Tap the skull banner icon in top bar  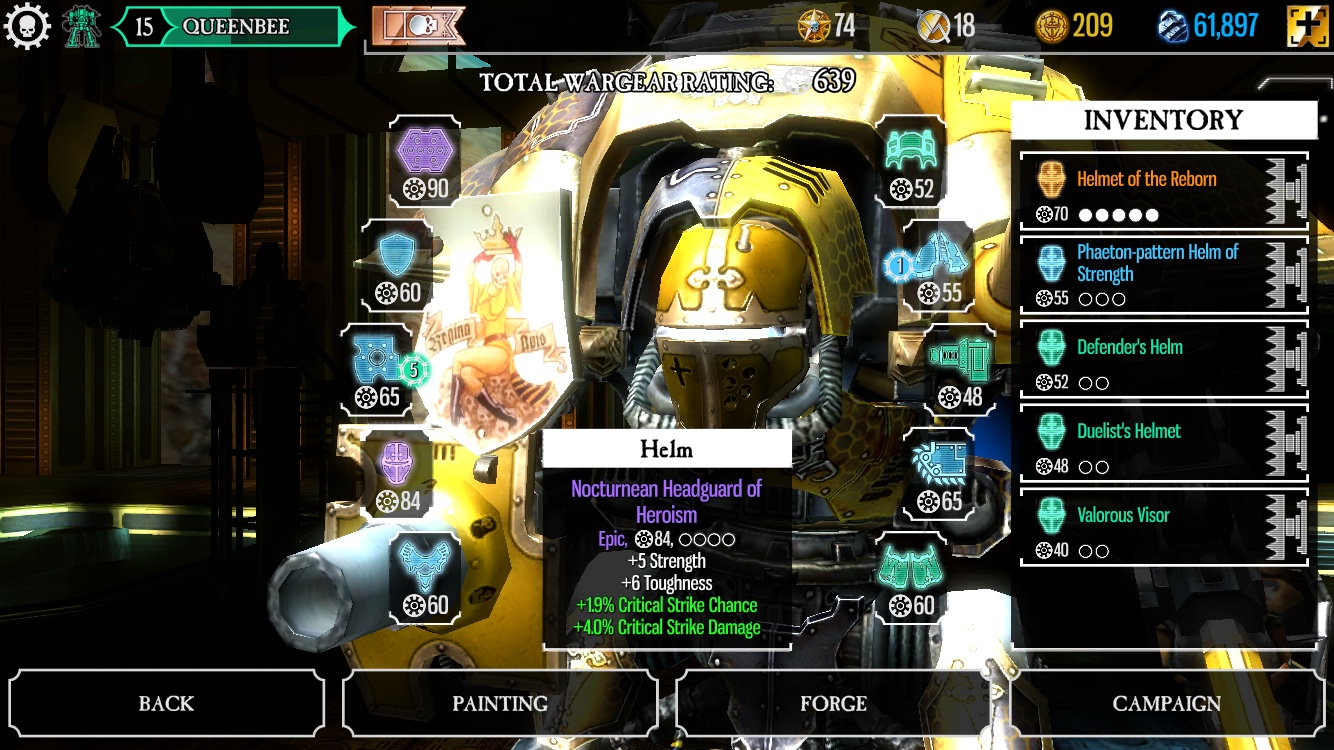(x=419, y=27)
